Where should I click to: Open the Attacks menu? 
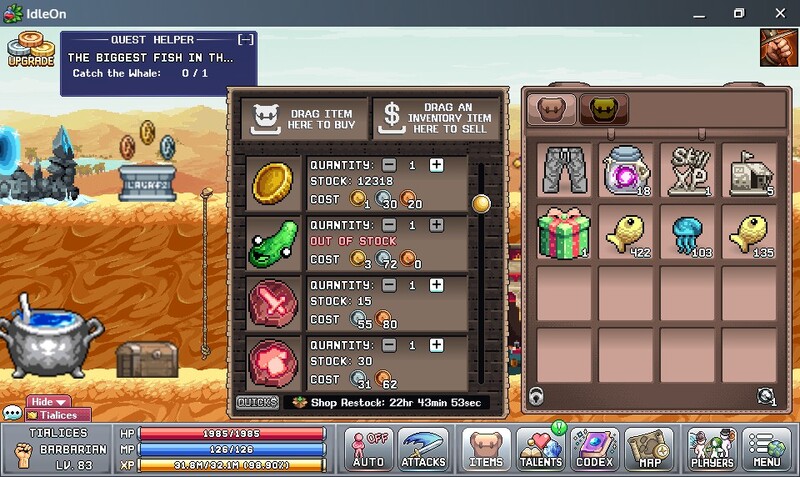tap(423, 449)
